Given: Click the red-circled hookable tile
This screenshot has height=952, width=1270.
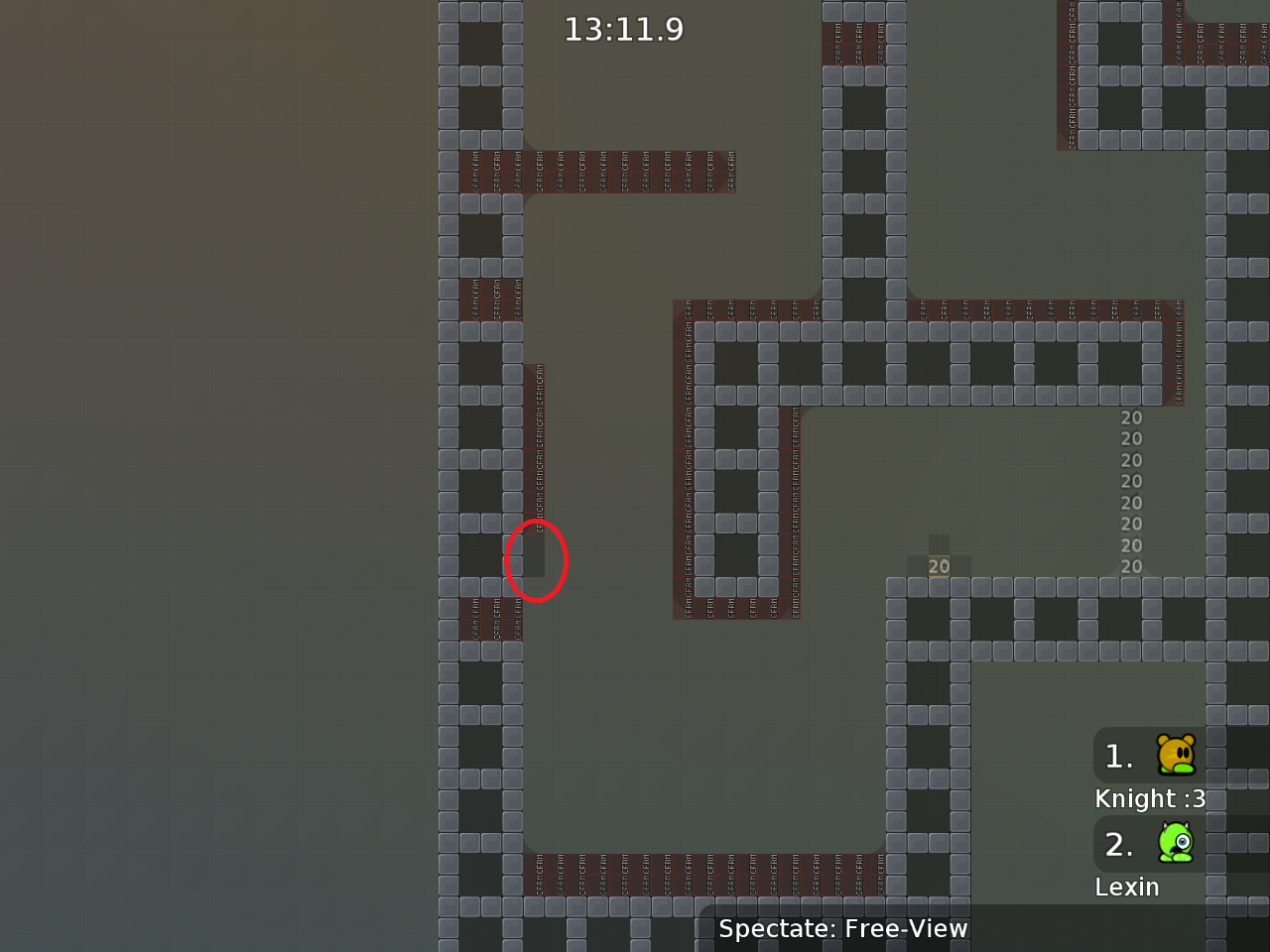Looking at the screenshot, I should click(x=536, y=560).
